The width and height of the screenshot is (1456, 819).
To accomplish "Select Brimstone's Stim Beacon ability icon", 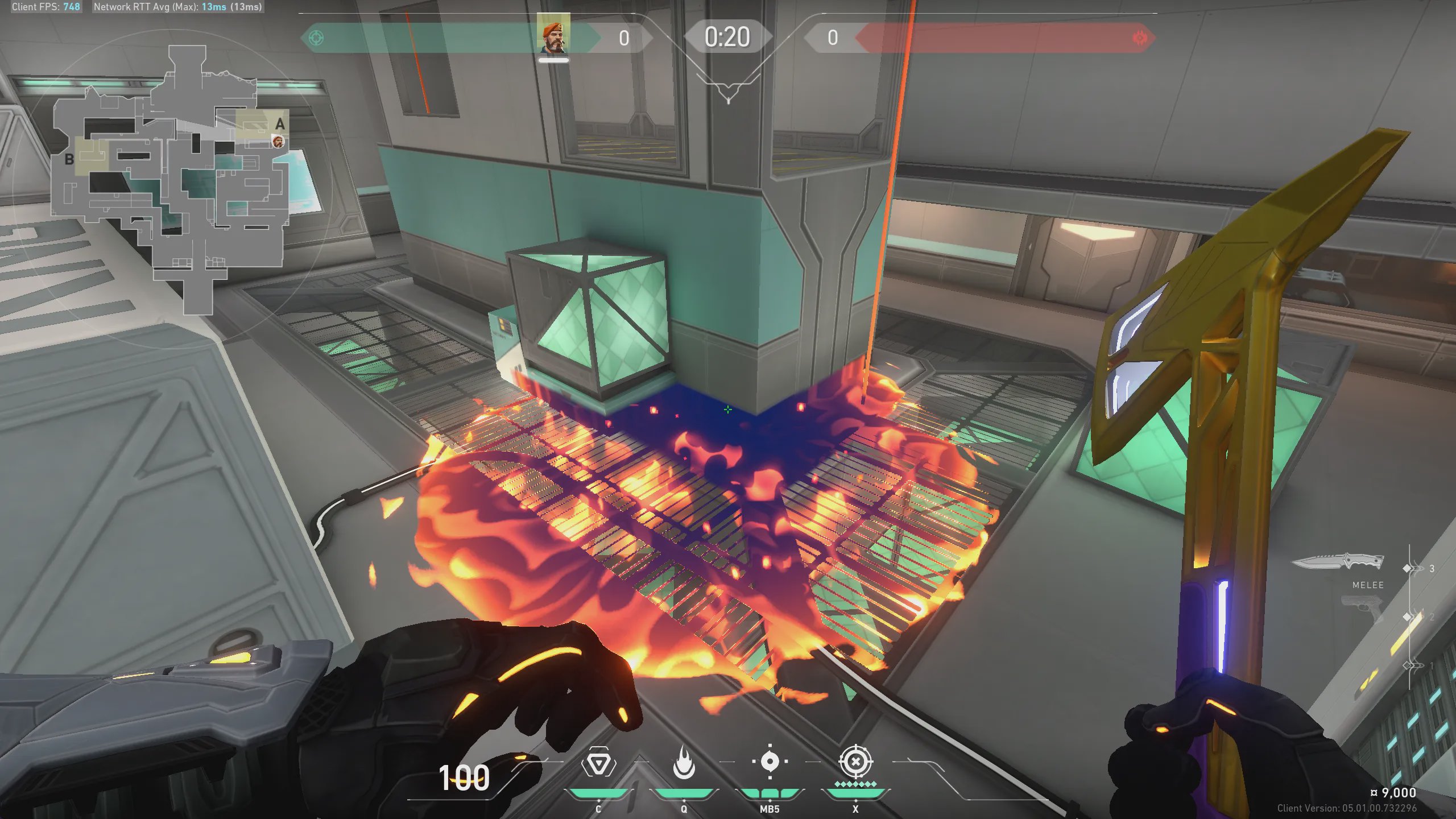I will point(598,764).
